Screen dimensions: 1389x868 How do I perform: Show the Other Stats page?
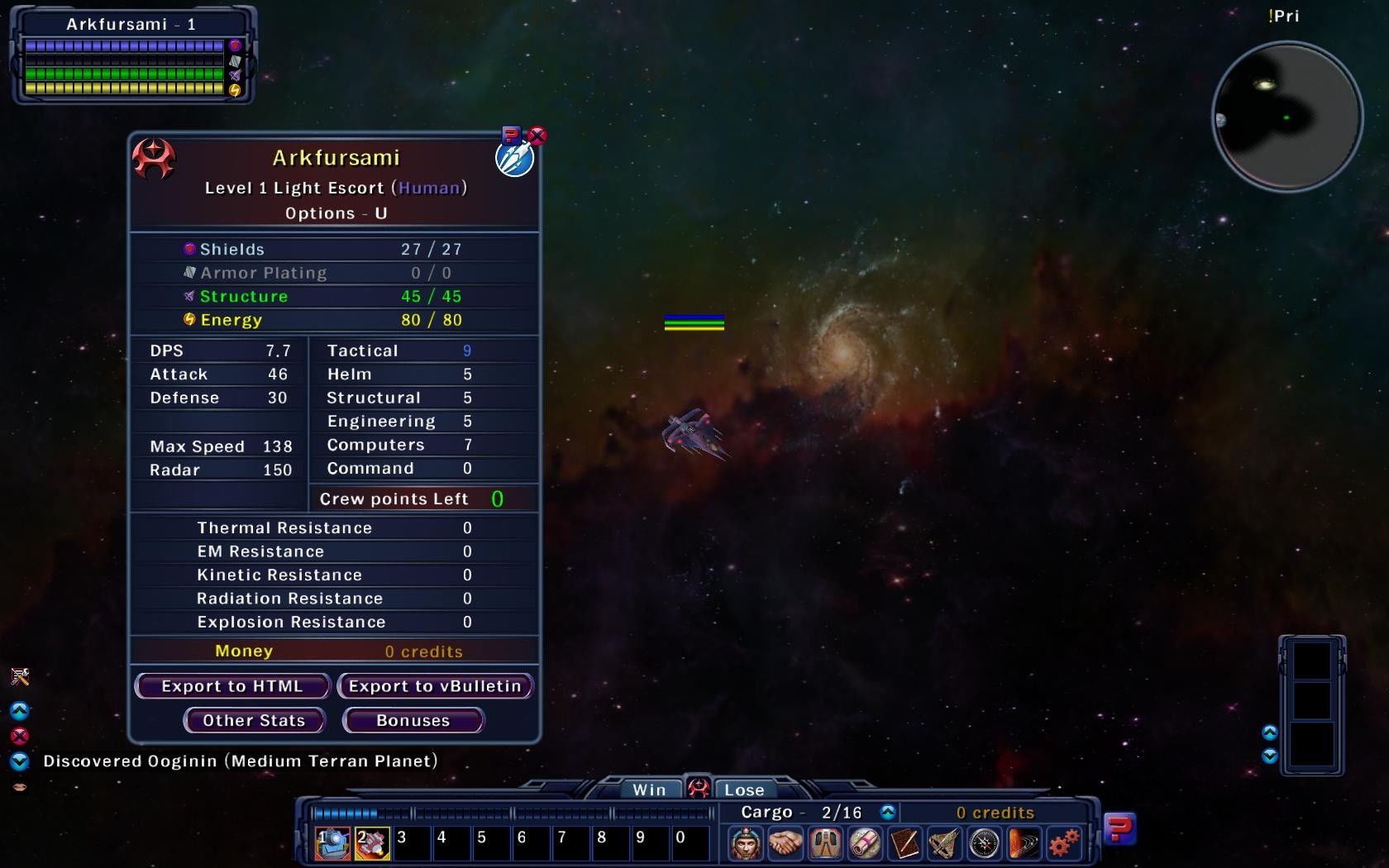pos(254,720)
